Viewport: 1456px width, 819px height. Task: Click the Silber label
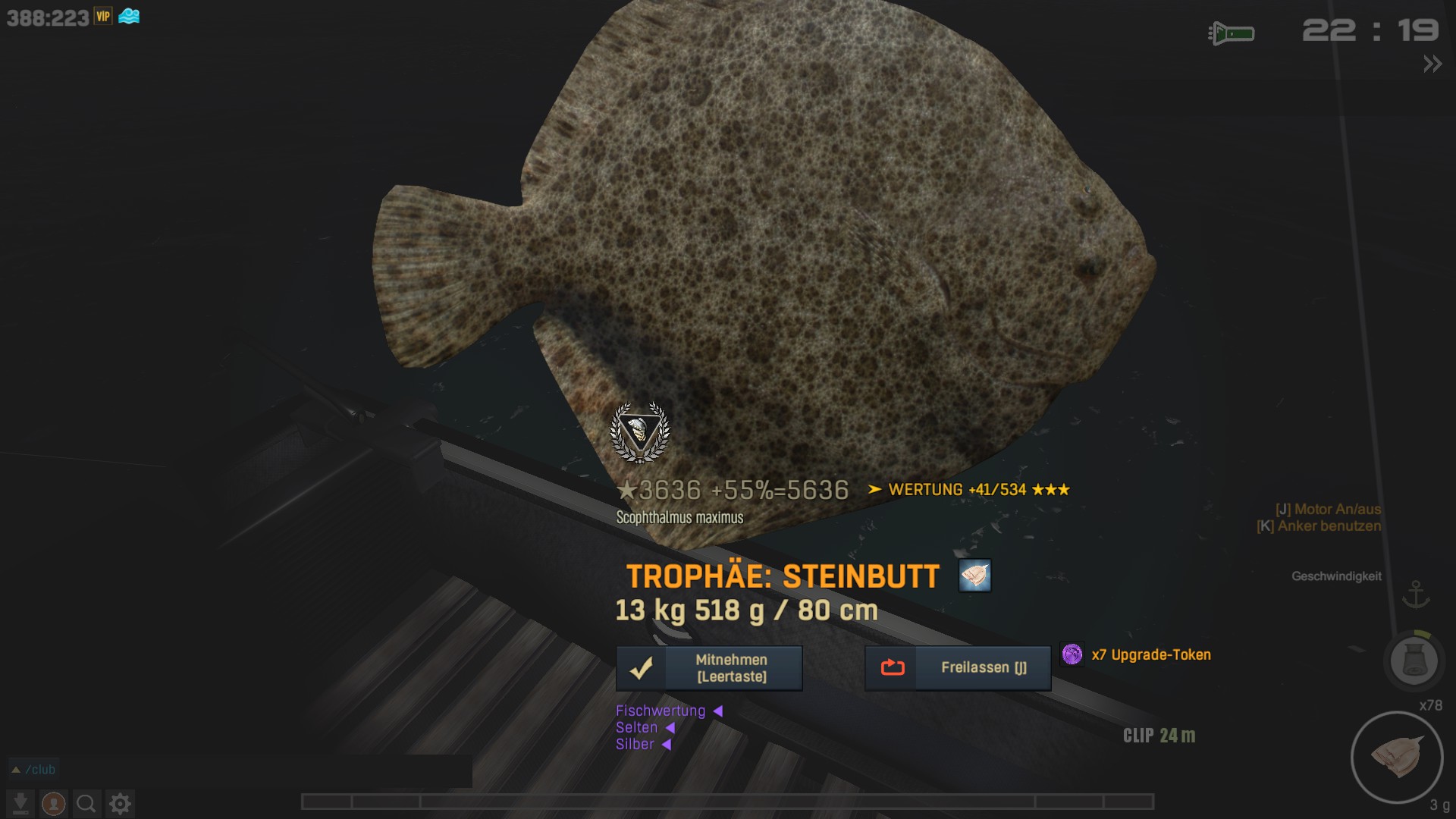(x=635, y=744)
